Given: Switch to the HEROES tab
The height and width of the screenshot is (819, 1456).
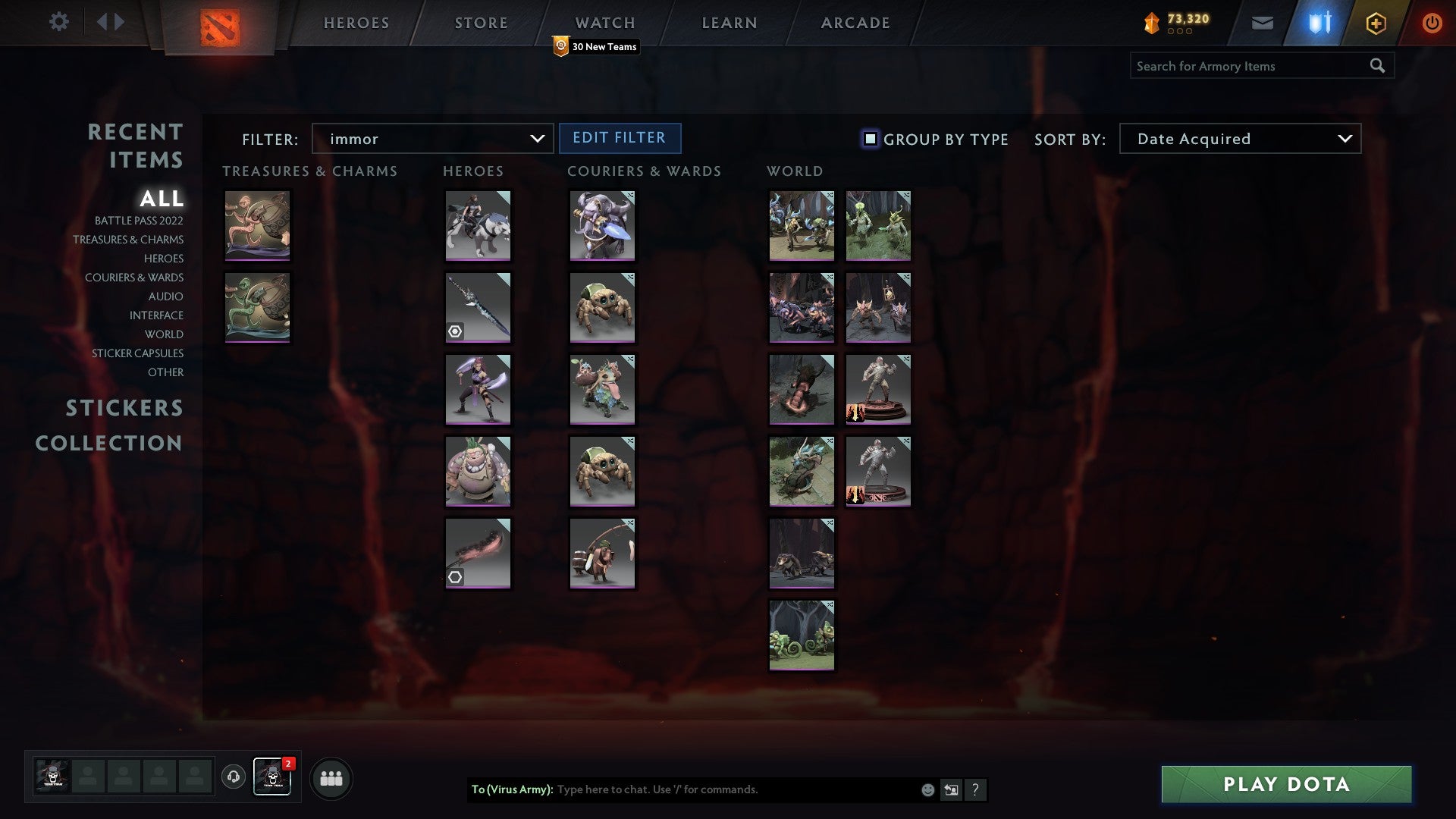Looking at the screenshot, I should click(x=356, y=23).
